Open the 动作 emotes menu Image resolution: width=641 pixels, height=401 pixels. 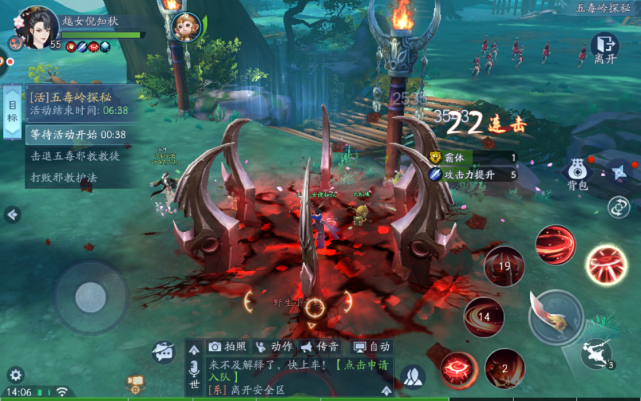tap(275, 346)
